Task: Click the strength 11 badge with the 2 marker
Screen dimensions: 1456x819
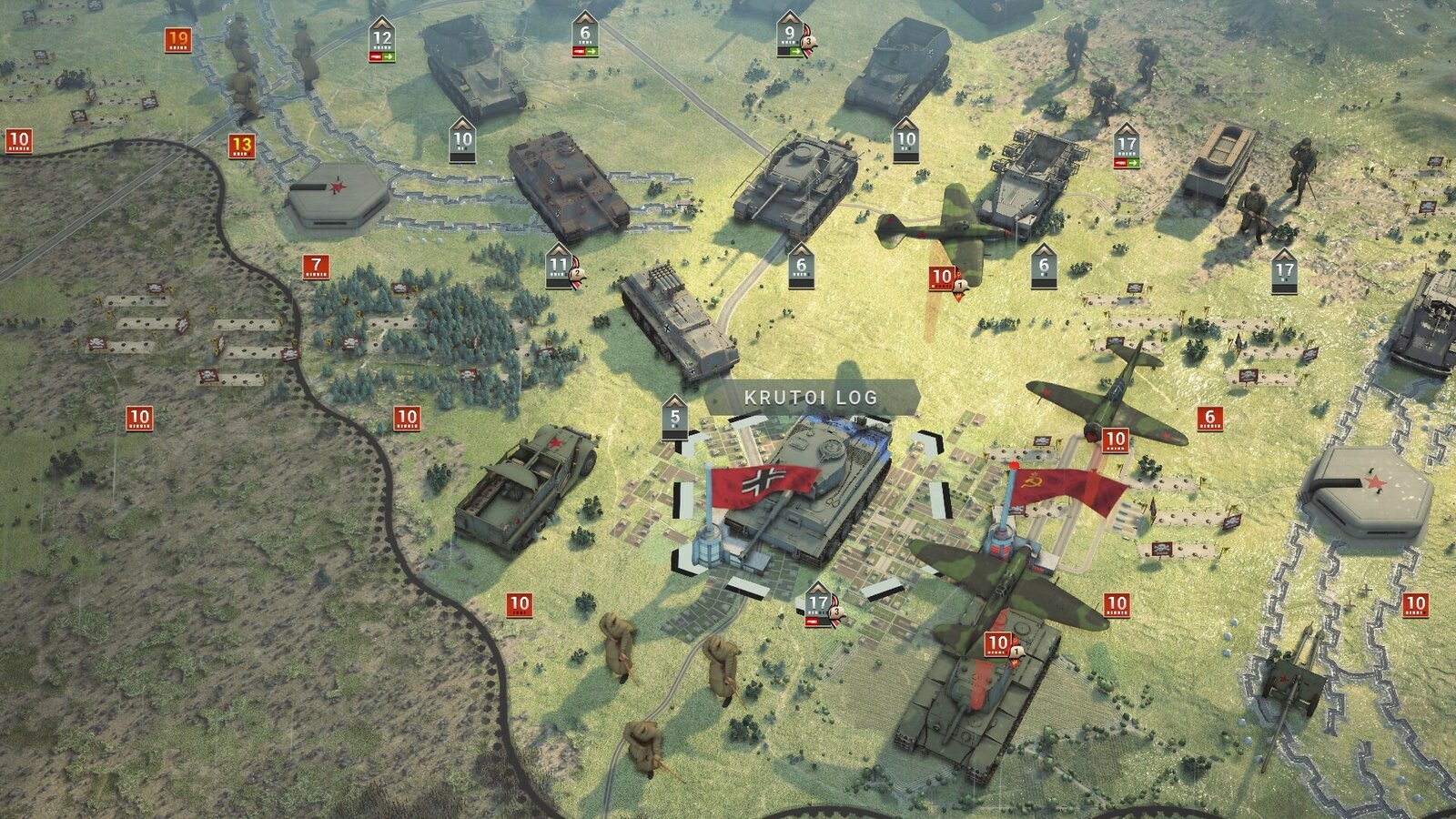Action: [x=558, y=267]
